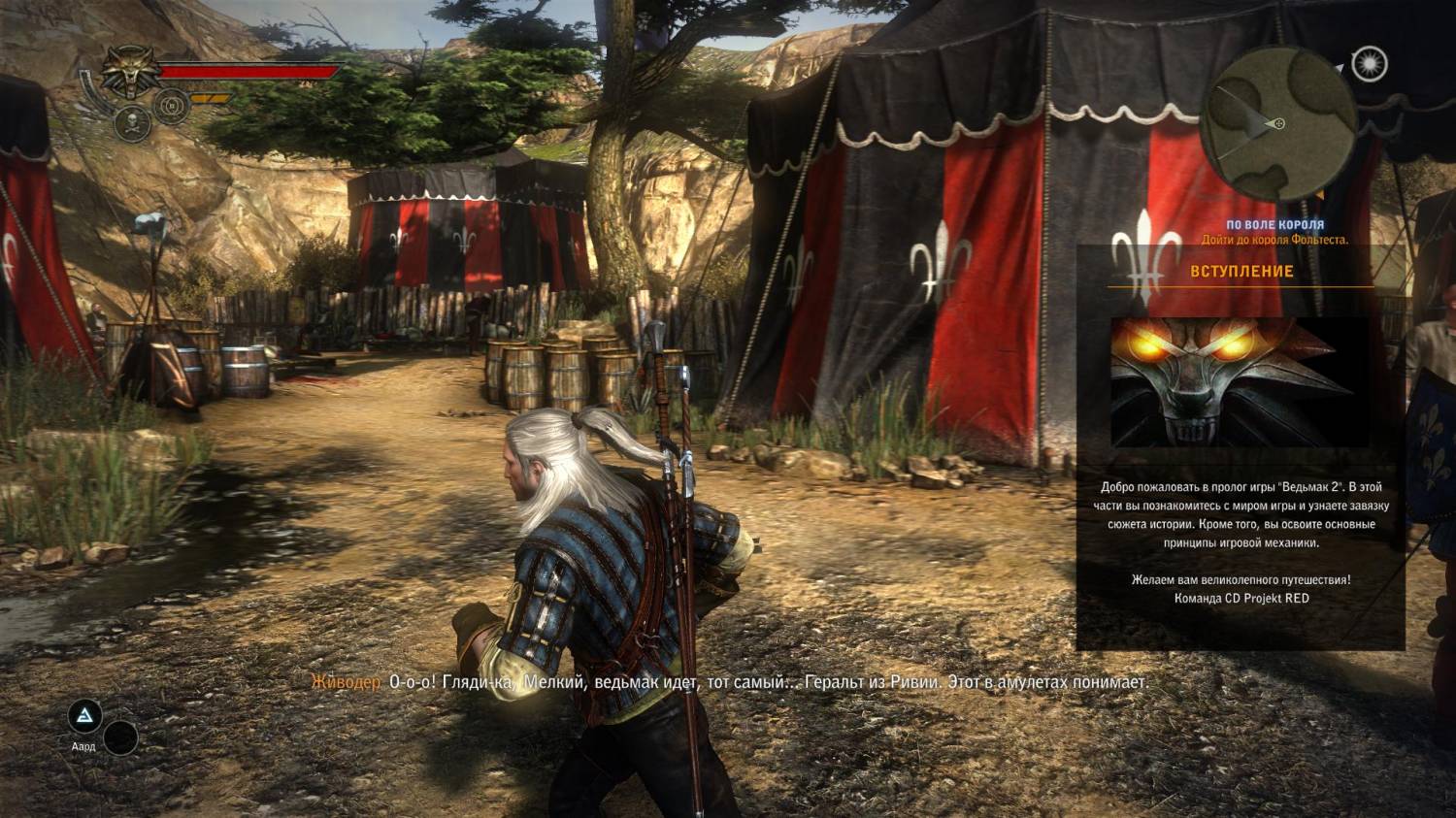
Task: Click the glowing-eyed wolf tutorial image
Action: click(x=1240, y=382)
